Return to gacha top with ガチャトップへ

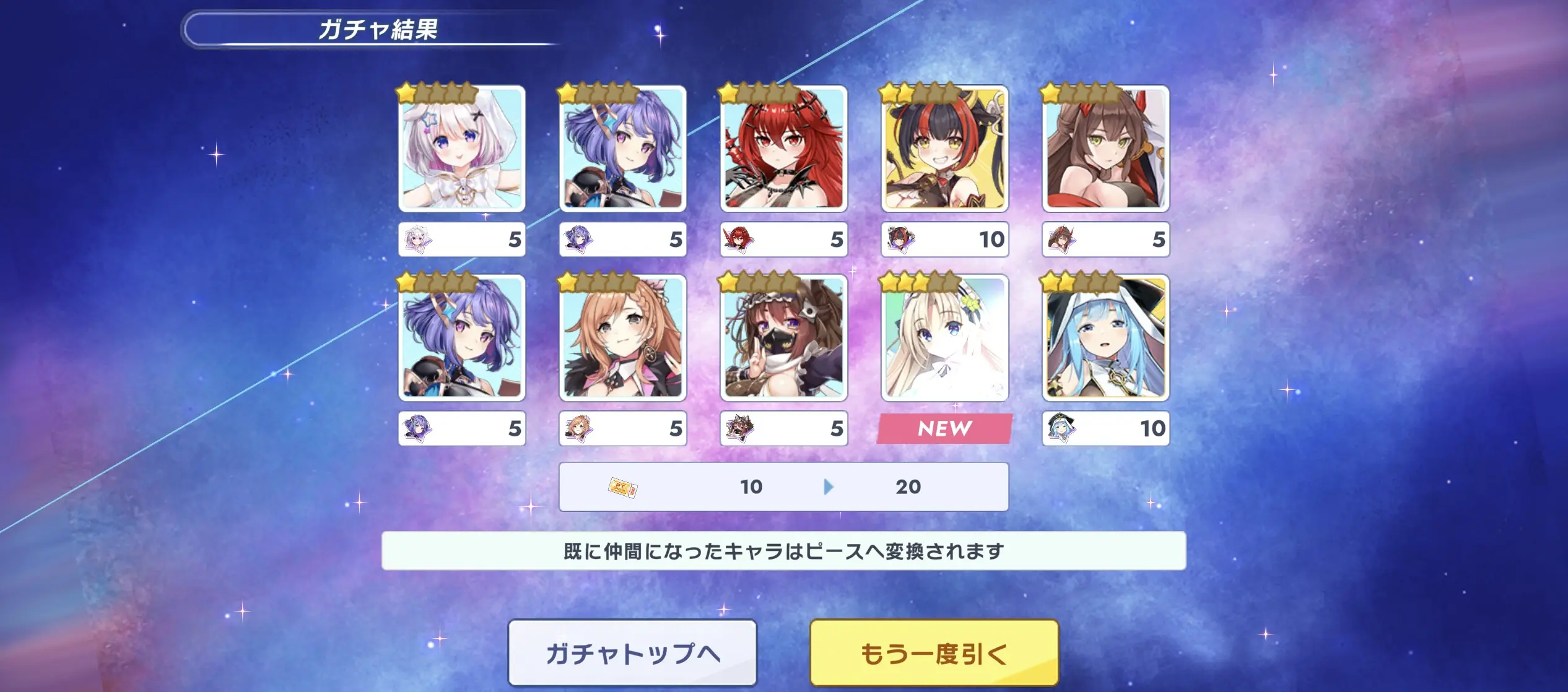click(632, 653)
